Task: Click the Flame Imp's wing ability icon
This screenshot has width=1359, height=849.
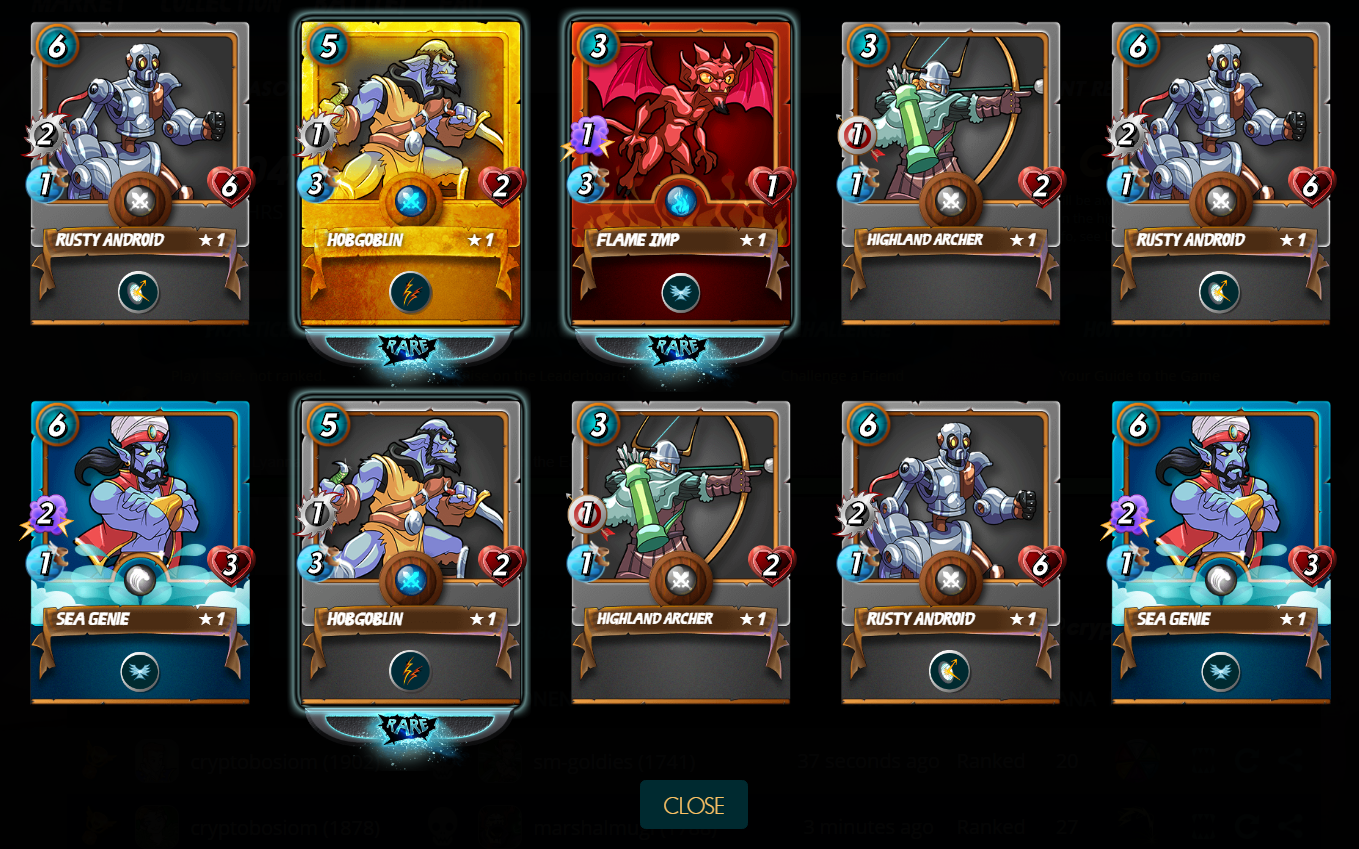Action: coord(680,292)
